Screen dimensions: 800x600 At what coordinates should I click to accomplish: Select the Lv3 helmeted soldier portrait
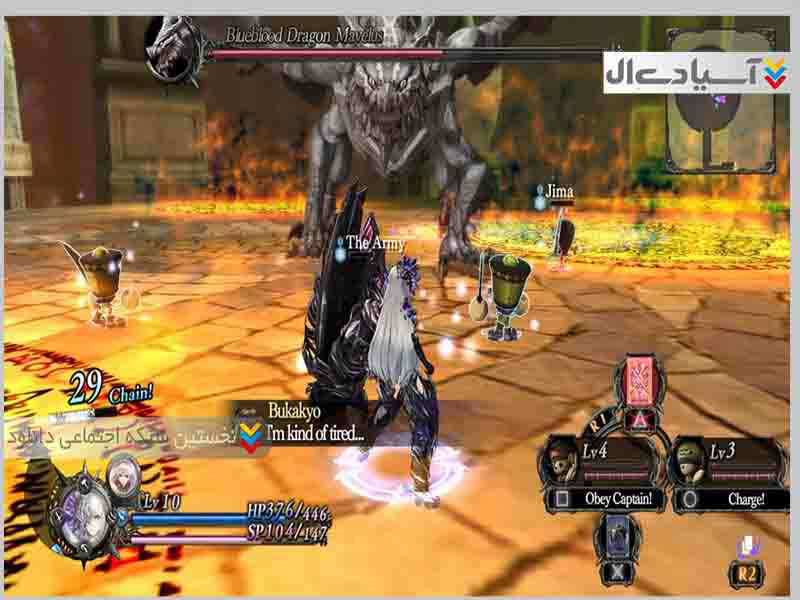tap(689, 462)
